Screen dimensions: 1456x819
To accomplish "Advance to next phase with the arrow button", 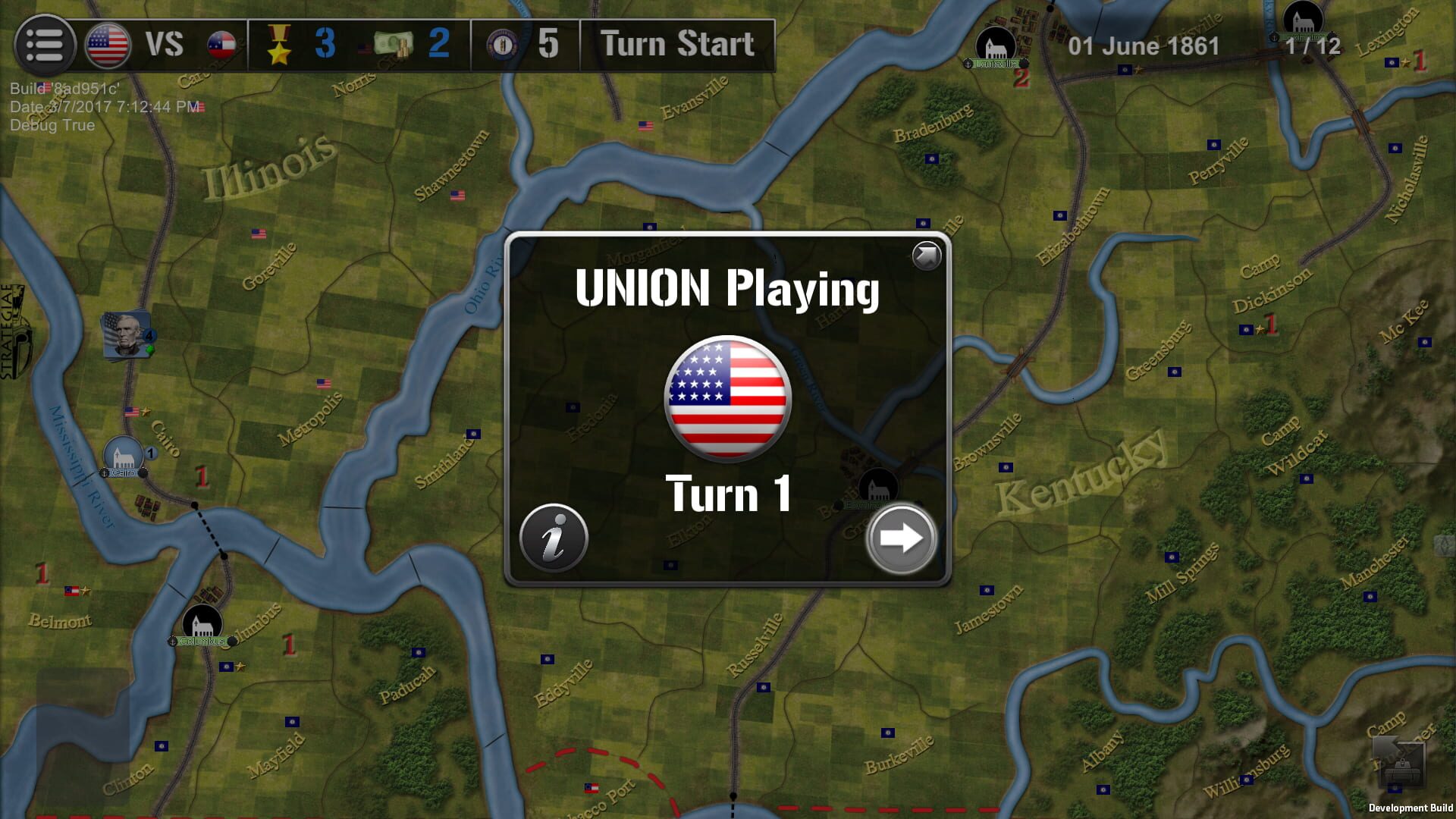I will point(899,538).
